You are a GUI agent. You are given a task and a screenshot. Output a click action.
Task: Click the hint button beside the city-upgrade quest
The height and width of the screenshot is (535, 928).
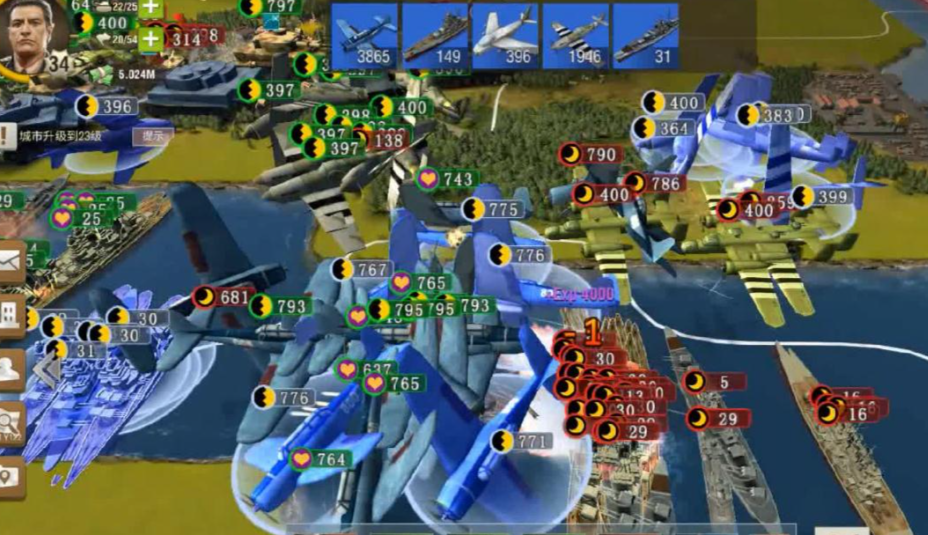(153, 136)
